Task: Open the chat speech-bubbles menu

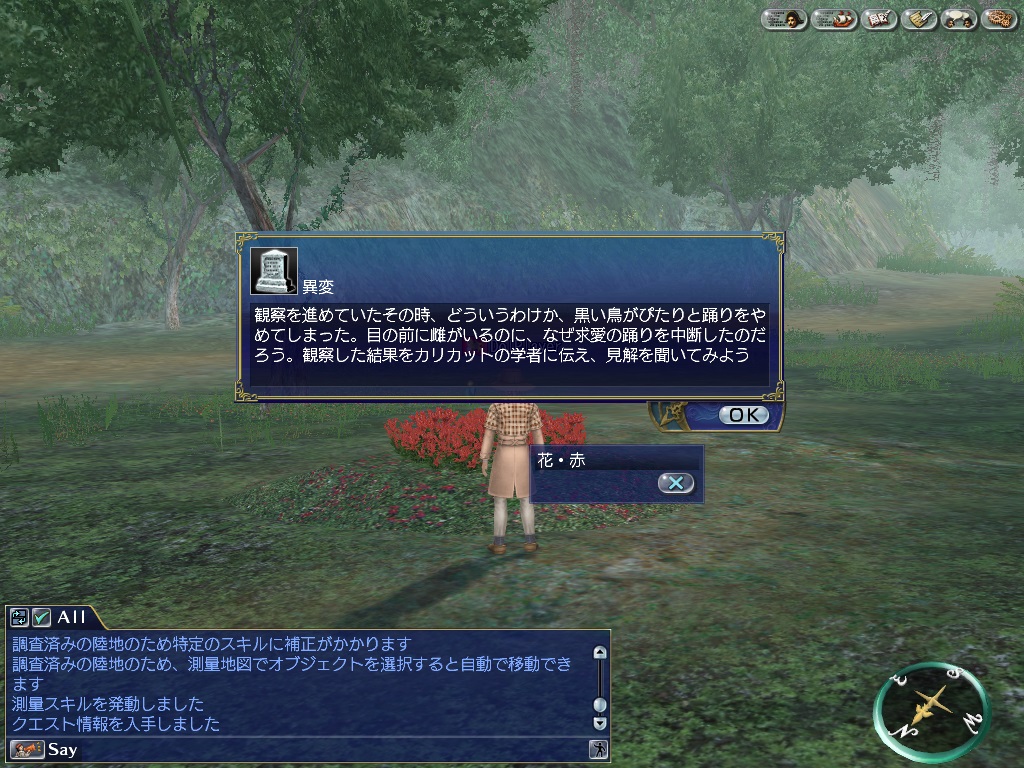Action: [959, 19]
